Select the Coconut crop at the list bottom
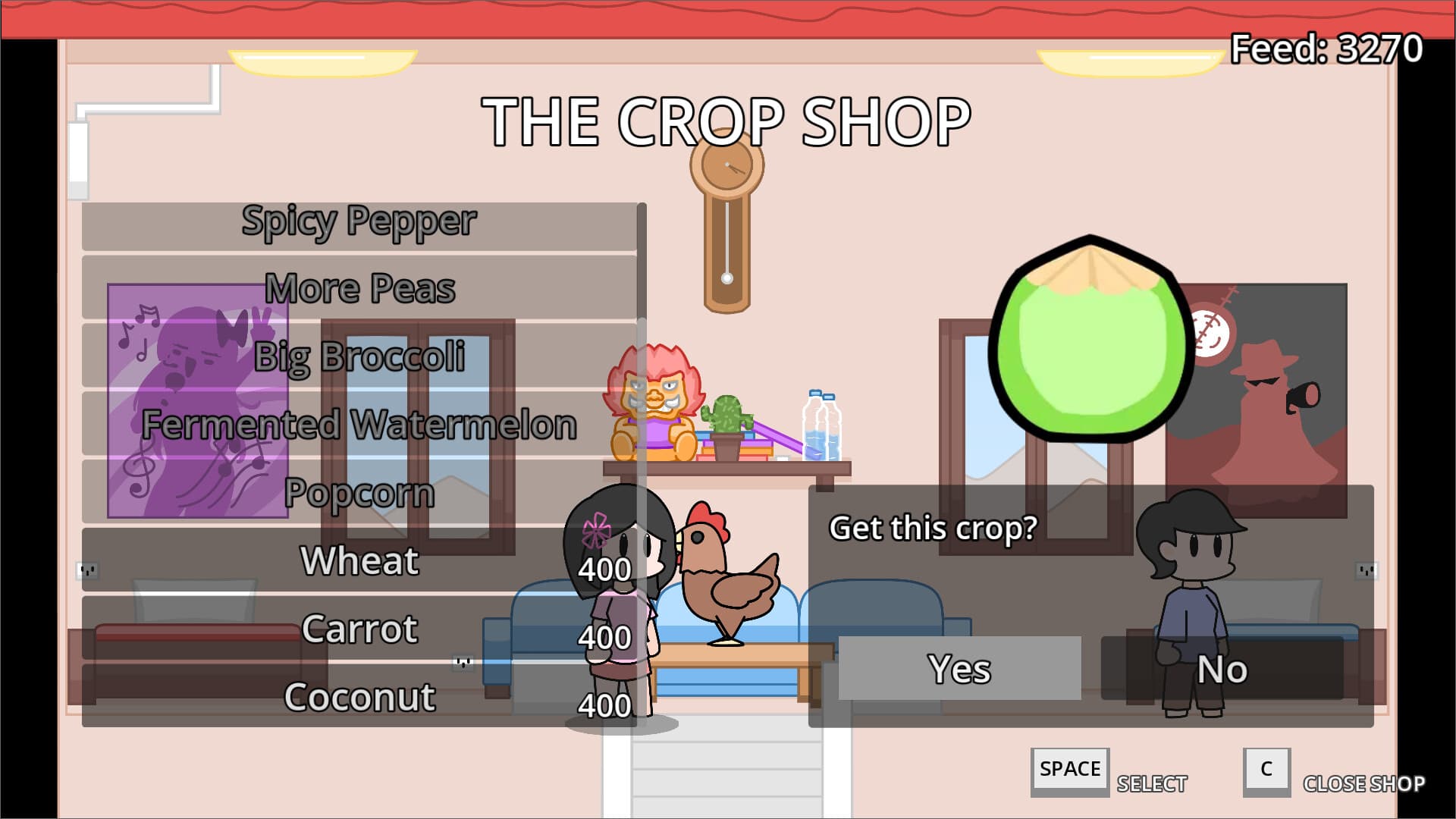This screenshot has height=819, width=1456. click(x=360, y=696)
